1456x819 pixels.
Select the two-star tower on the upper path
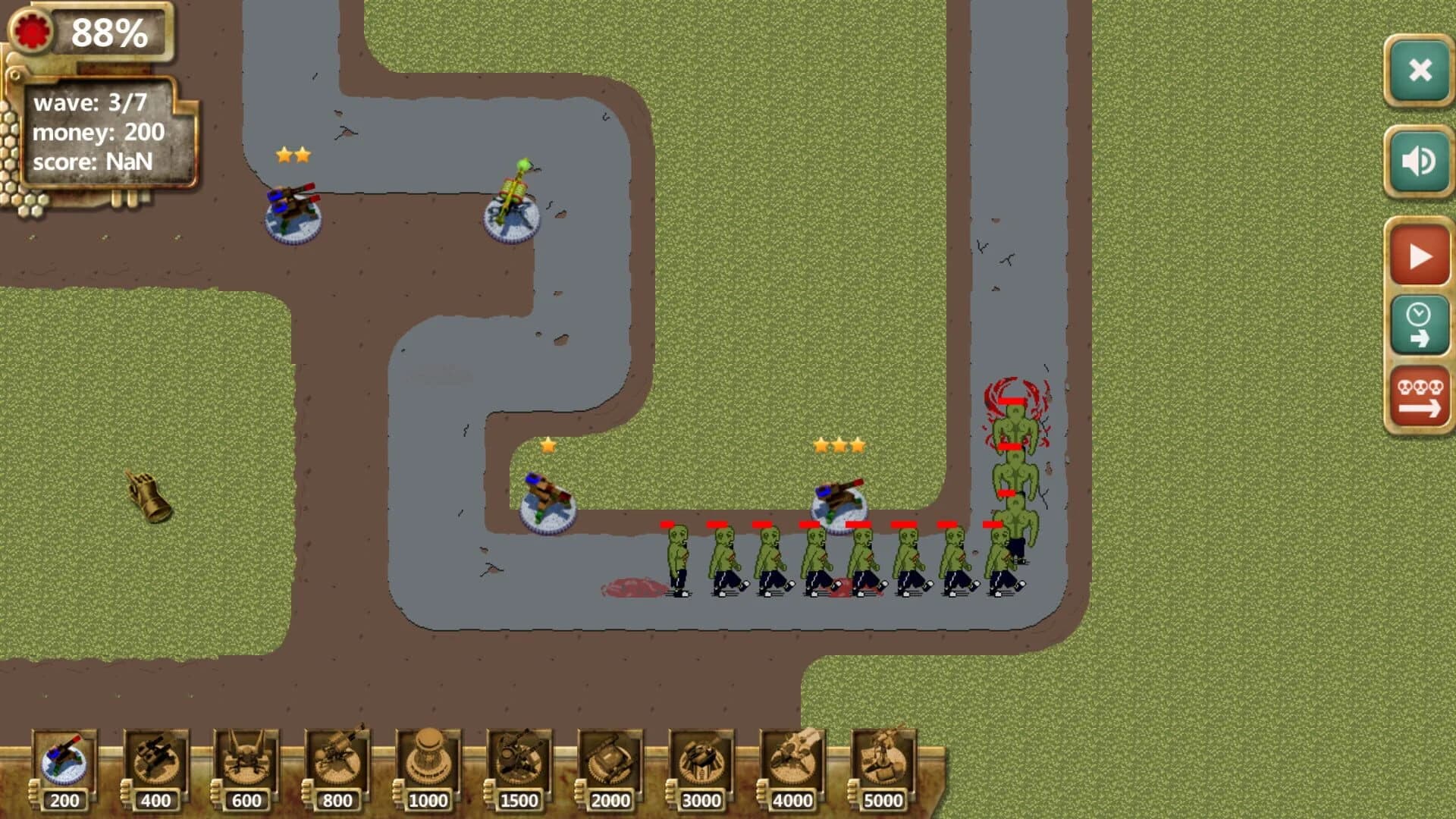293,210
